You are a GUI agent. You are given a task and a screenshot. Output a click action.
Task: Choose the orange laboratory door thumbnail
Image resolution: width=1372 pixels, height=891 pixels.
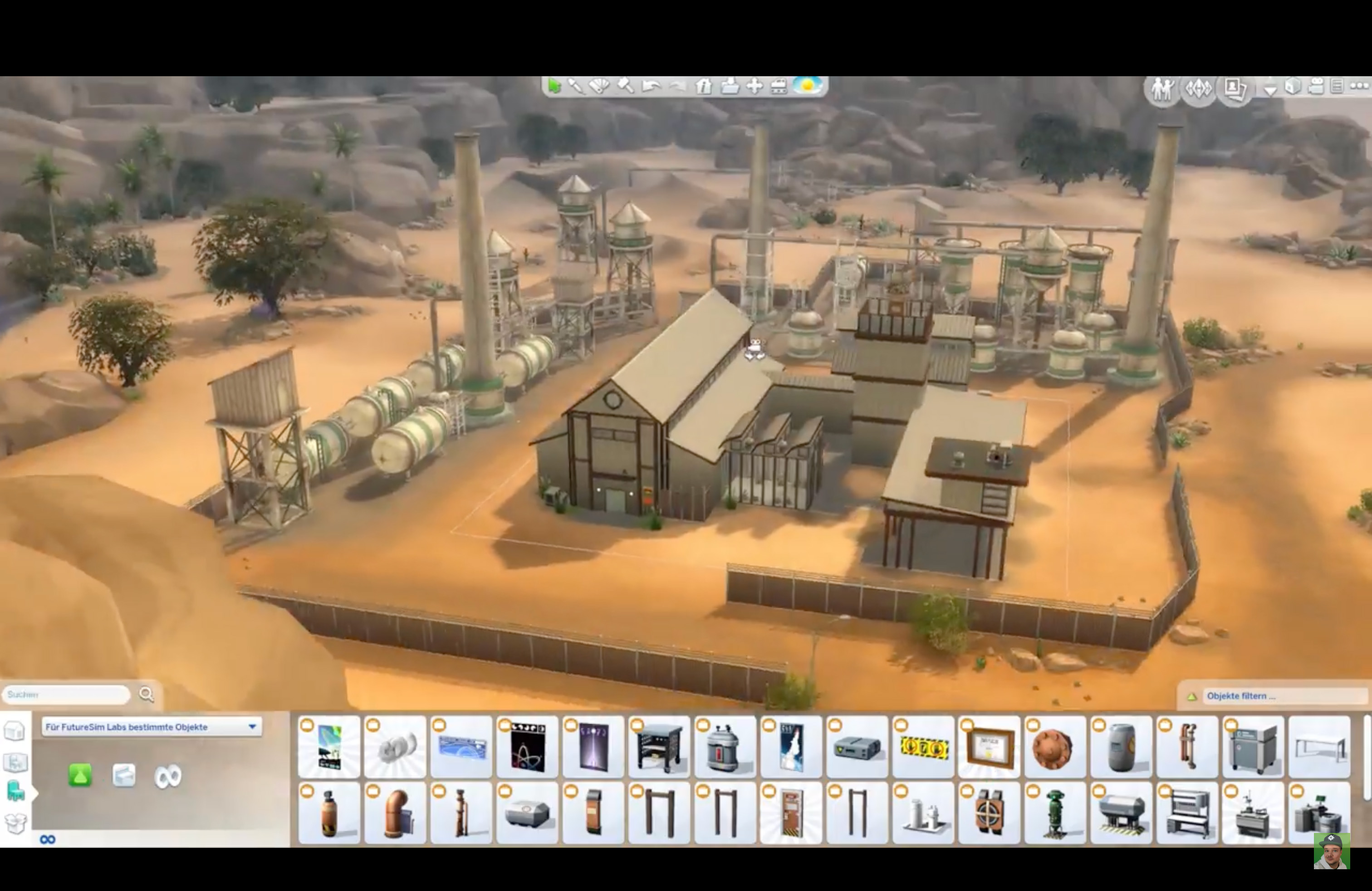[791, 813]
